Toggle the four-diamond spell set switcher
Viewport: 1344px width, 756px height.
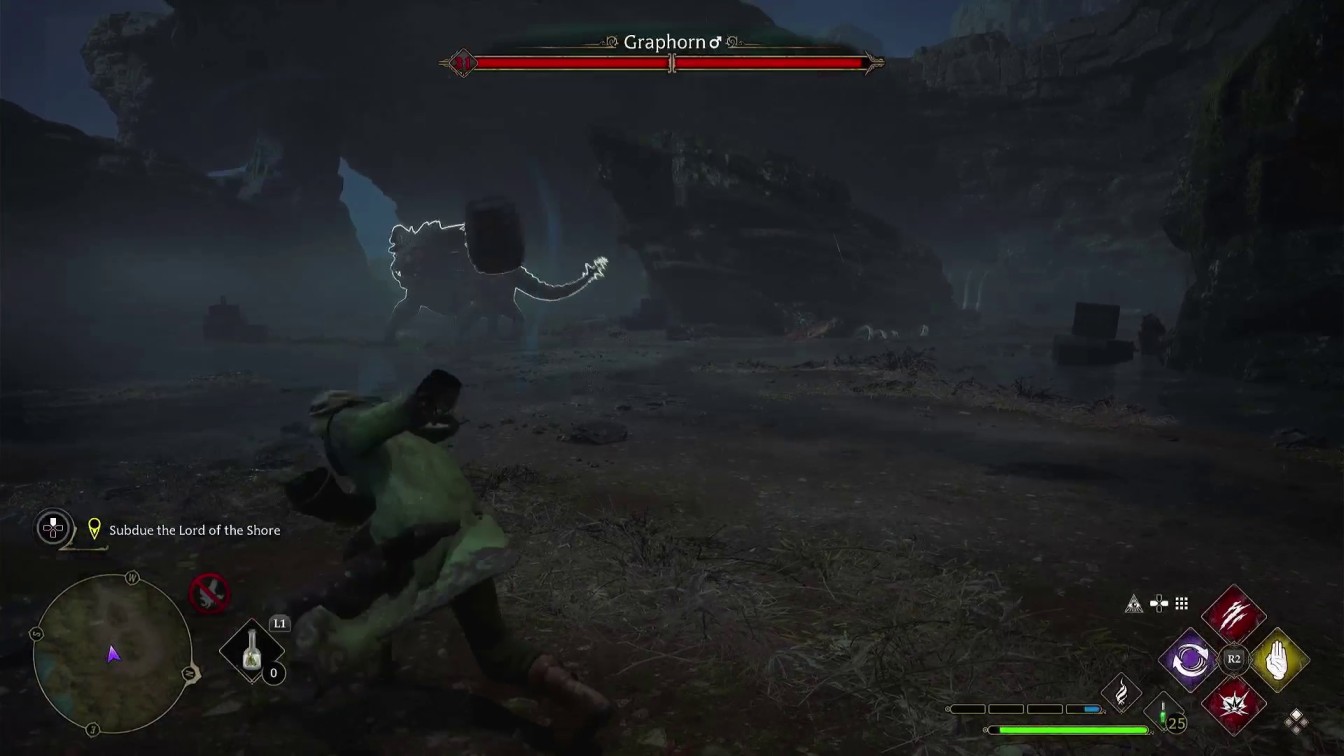1297,722
